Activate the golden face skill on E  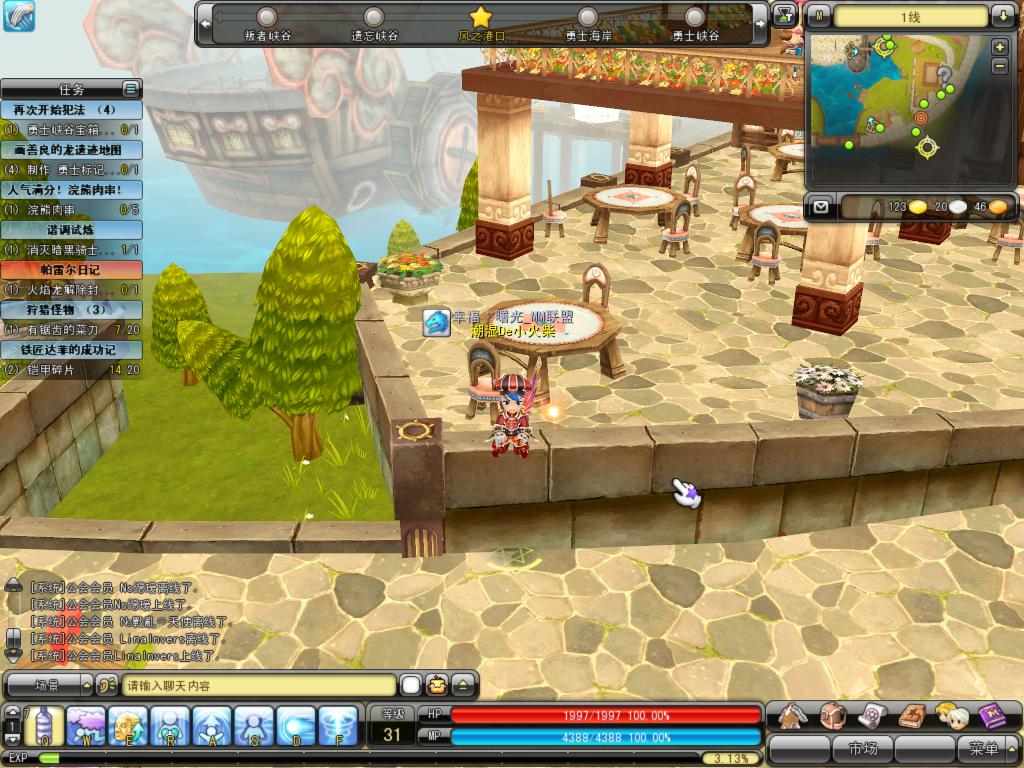pyautogui.click(x=128, y=726)
